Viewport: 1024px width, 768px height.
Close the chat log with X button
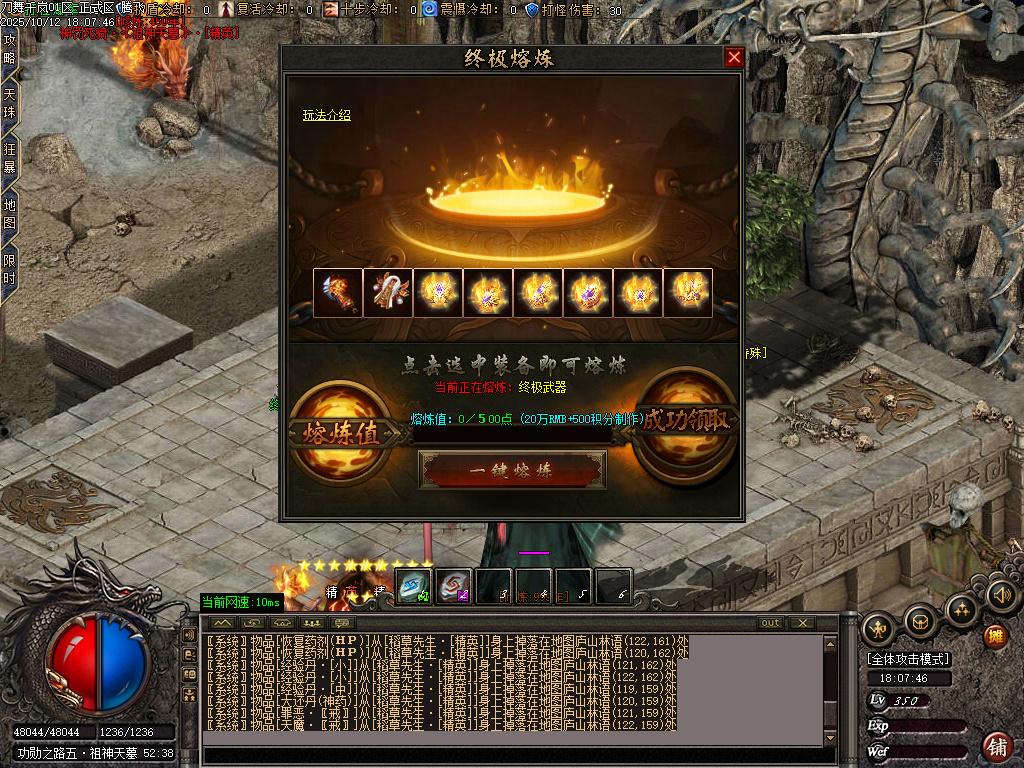[x=802, y=623]
